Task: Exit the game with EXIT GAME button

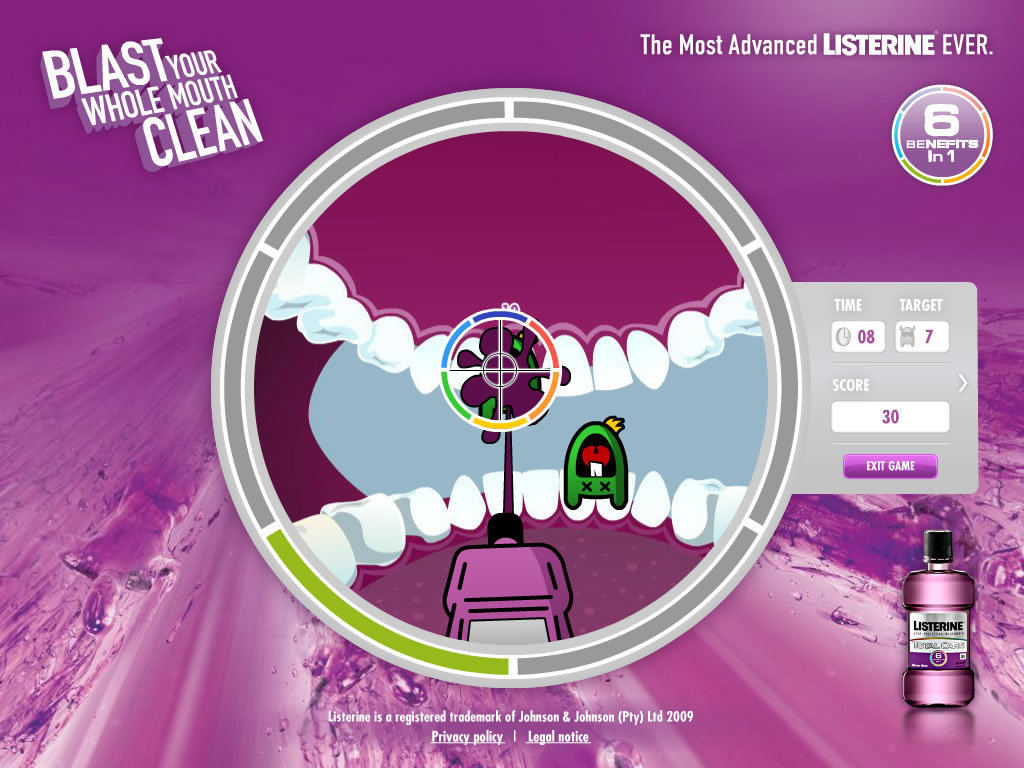Action: (x=890, y=466)
